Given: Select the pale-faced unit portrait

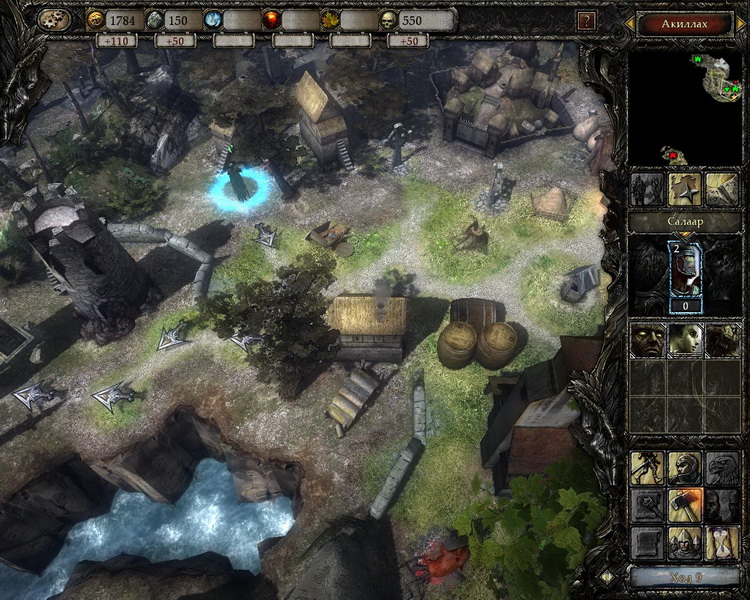Looking at the screenshot, I should click(685, 340).
